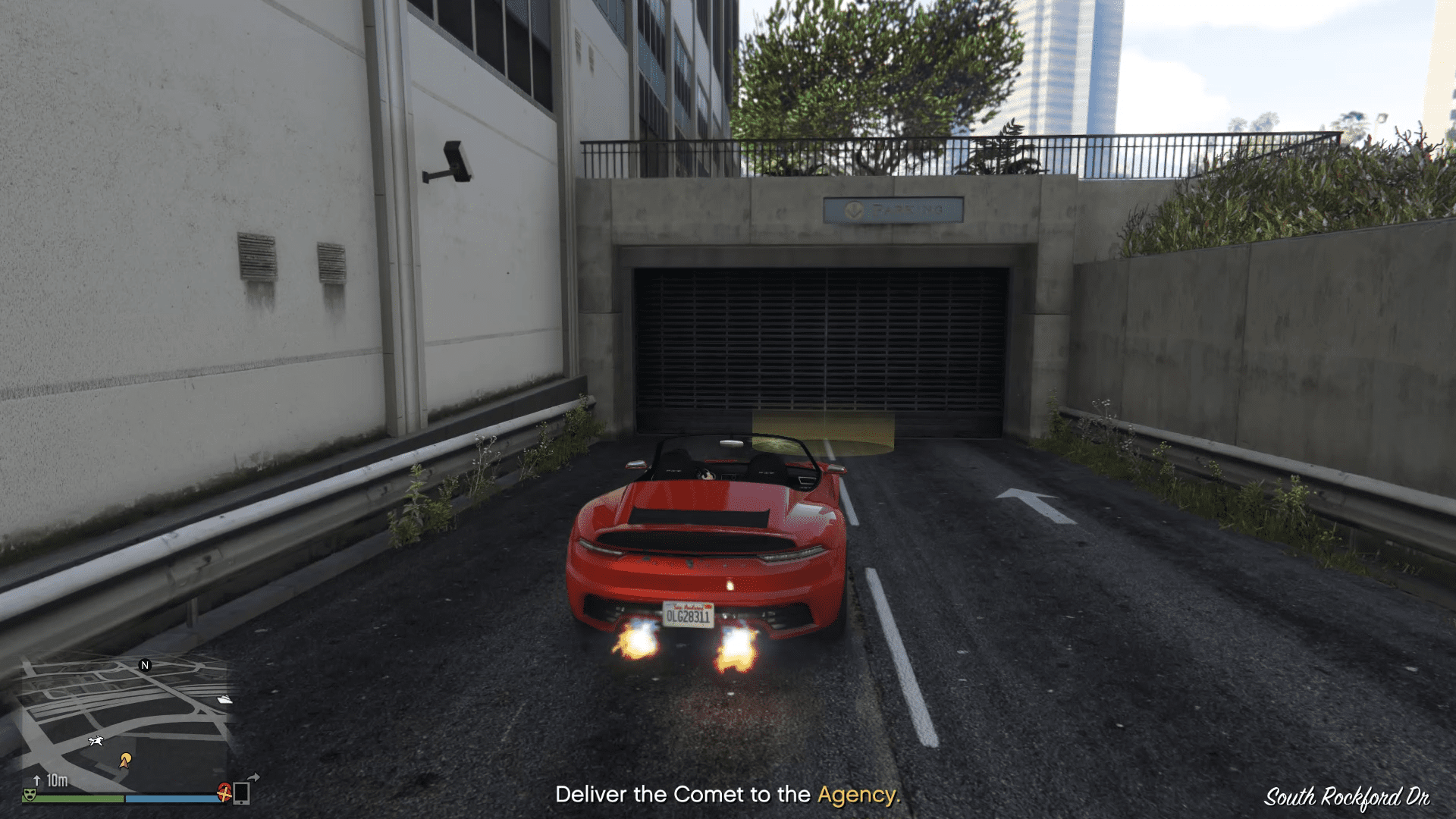
Task: Select the running pedestrian icon on the minimap
Action: click(x=96, y=741)
